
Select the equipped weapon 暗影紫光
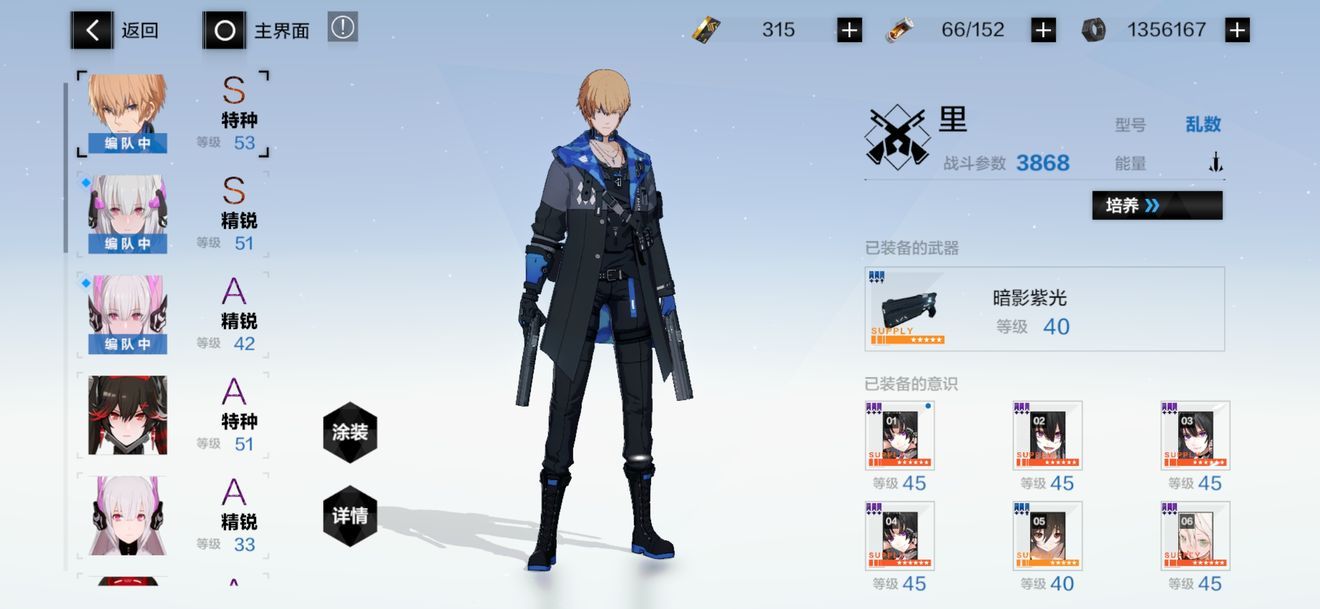pos(1044,309)
